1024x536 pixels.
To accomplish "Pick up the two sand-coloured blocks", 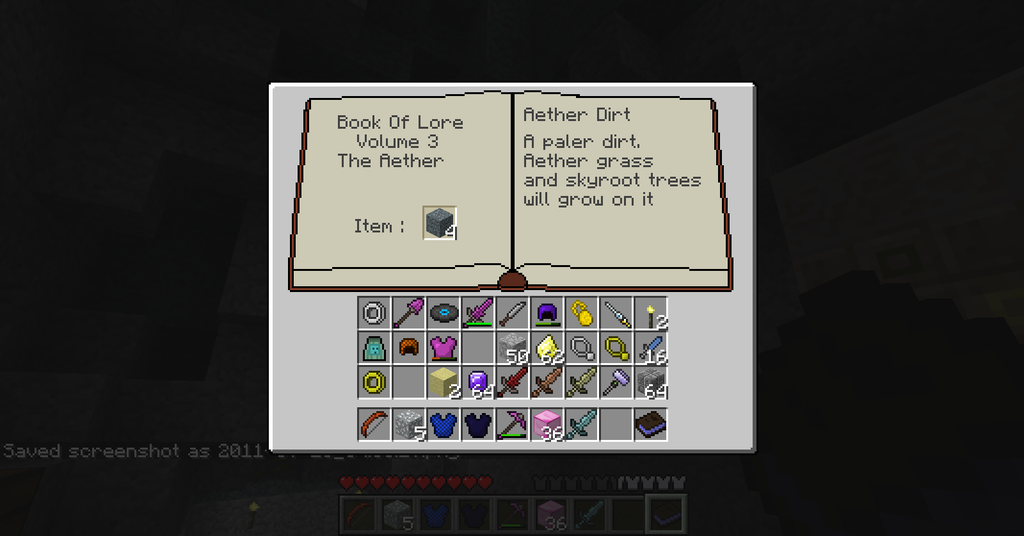I will point(442,382).
